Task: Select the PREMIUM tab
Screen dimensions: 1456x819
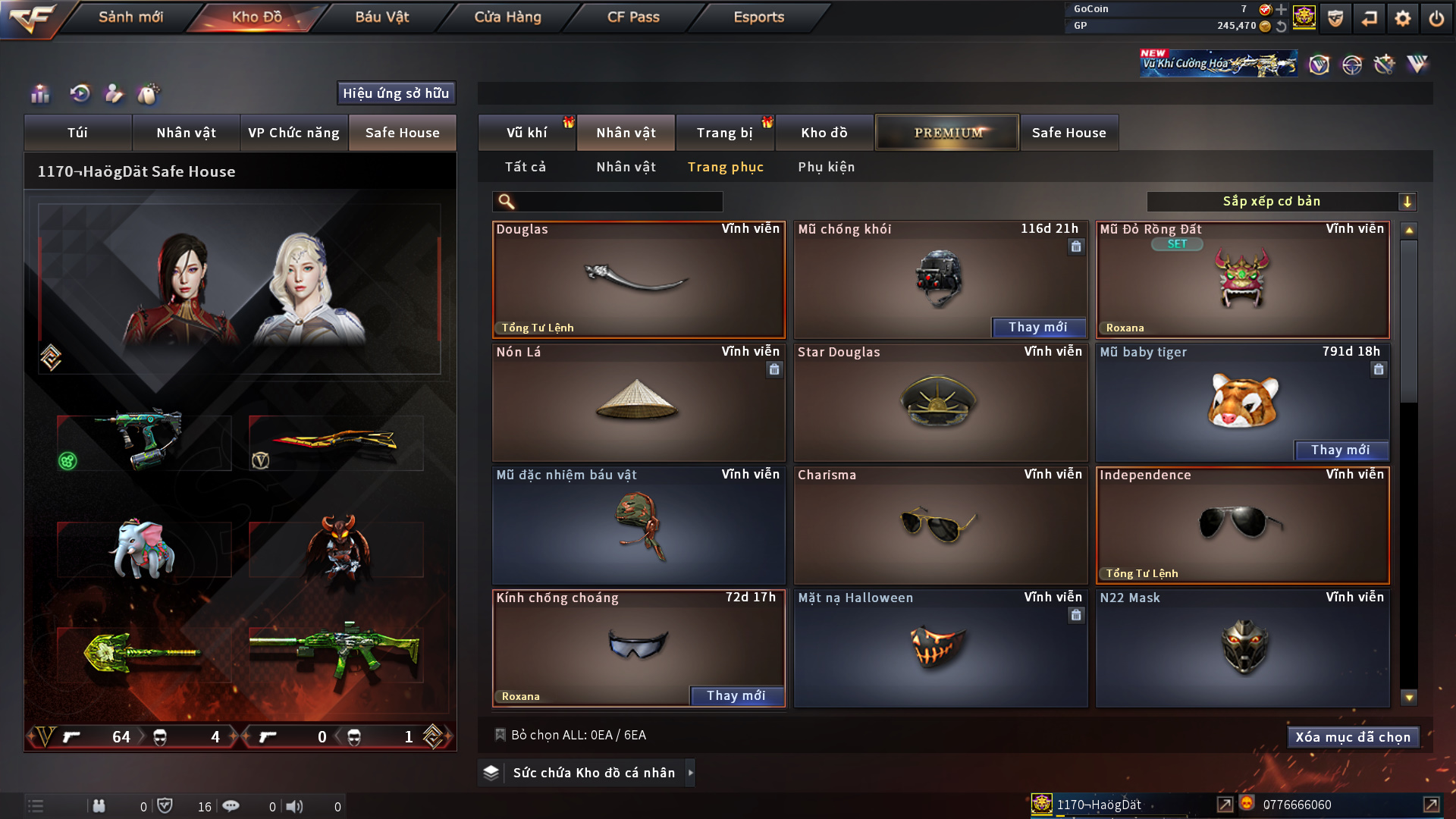Action: pyautogui.click(x=947, y=133)
